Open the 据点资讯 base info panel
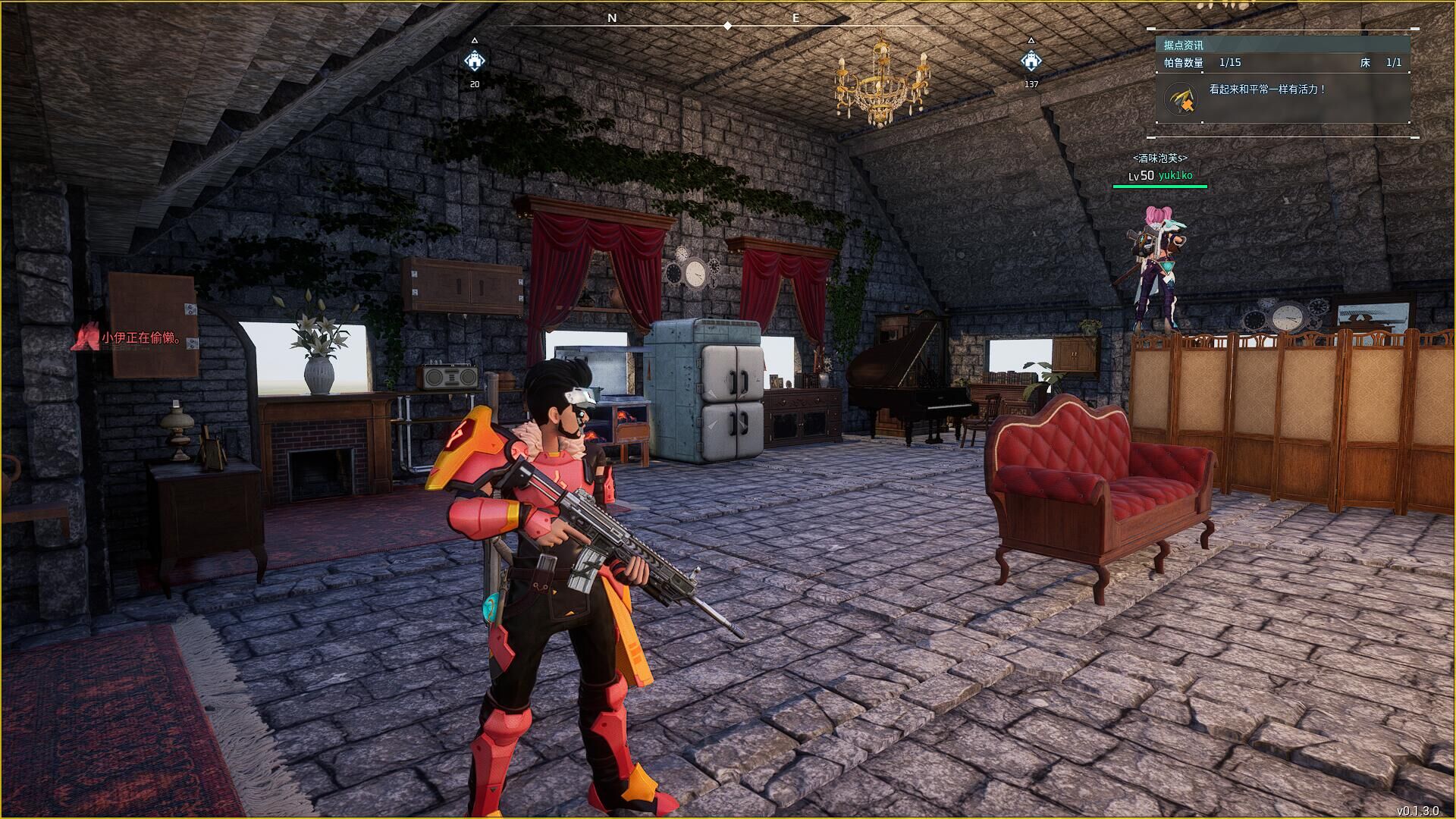 point(1184,45)
